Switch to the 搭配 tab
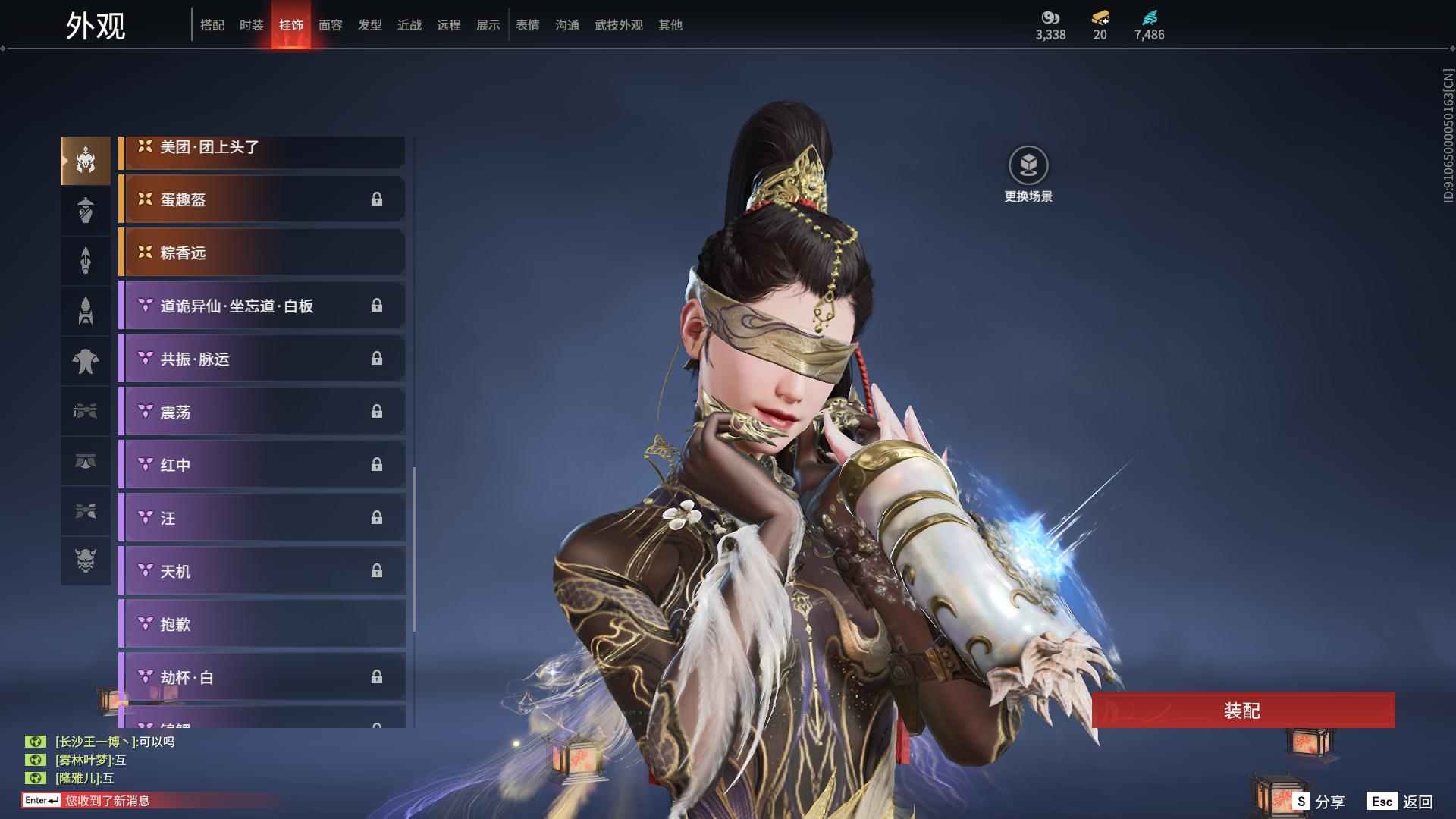Viewport: 1456px width, 819px height. pyautogui.click(x=212, y=25)
